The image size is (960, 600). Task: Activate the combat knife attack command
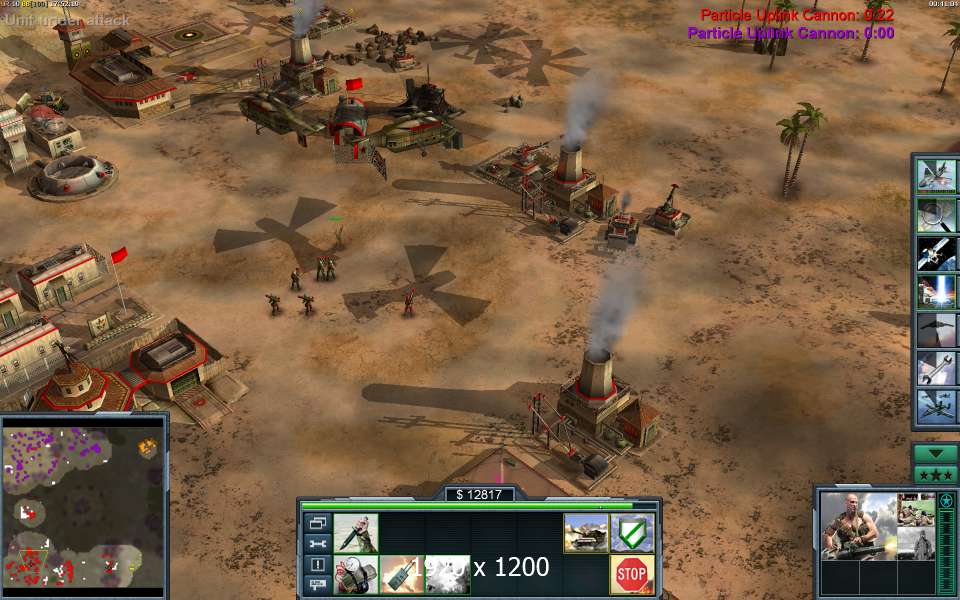[x=355, y=533]
